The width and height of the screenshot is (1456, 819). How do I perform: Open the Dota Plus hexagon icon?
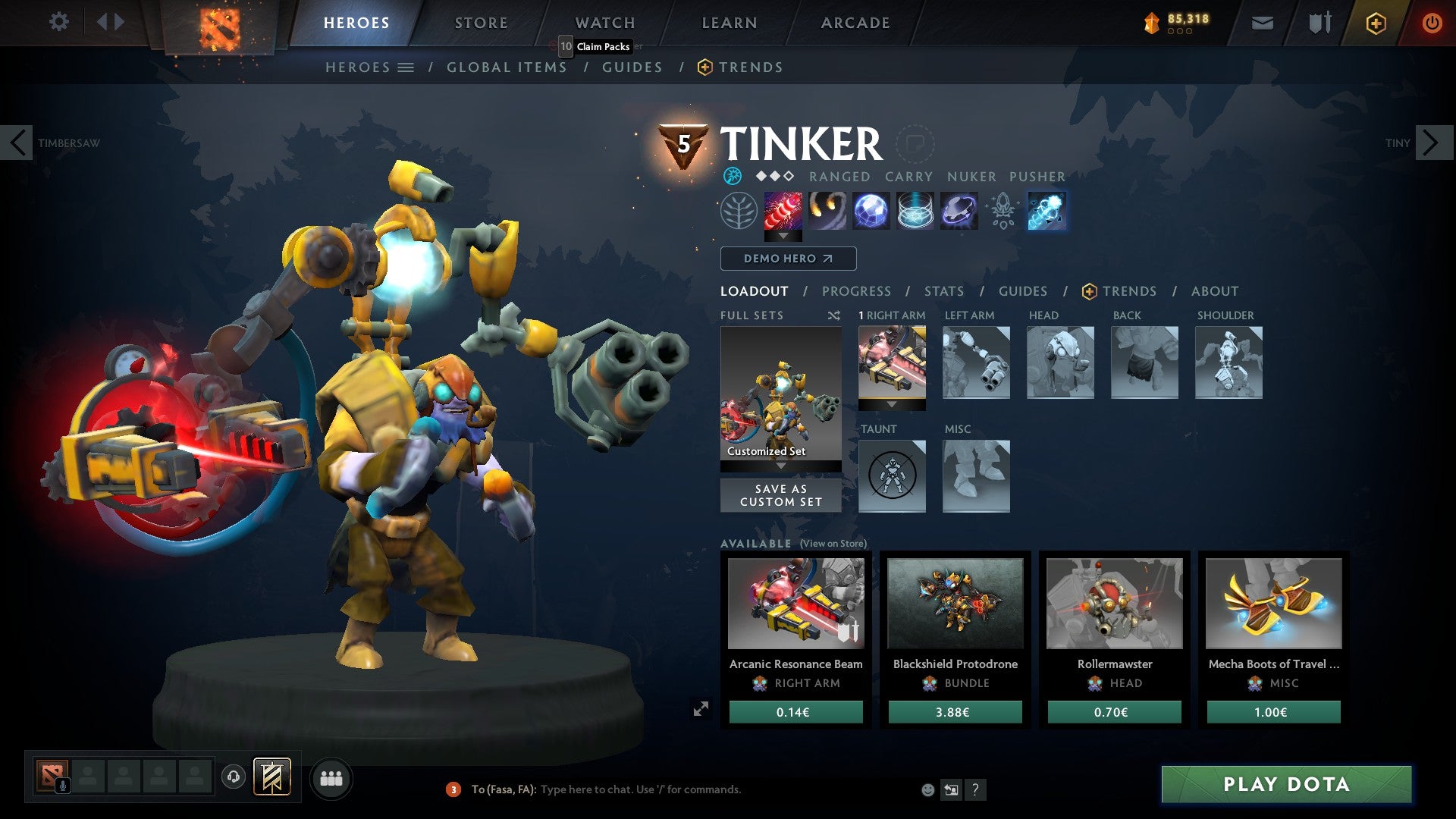[x=1376, y=23]
